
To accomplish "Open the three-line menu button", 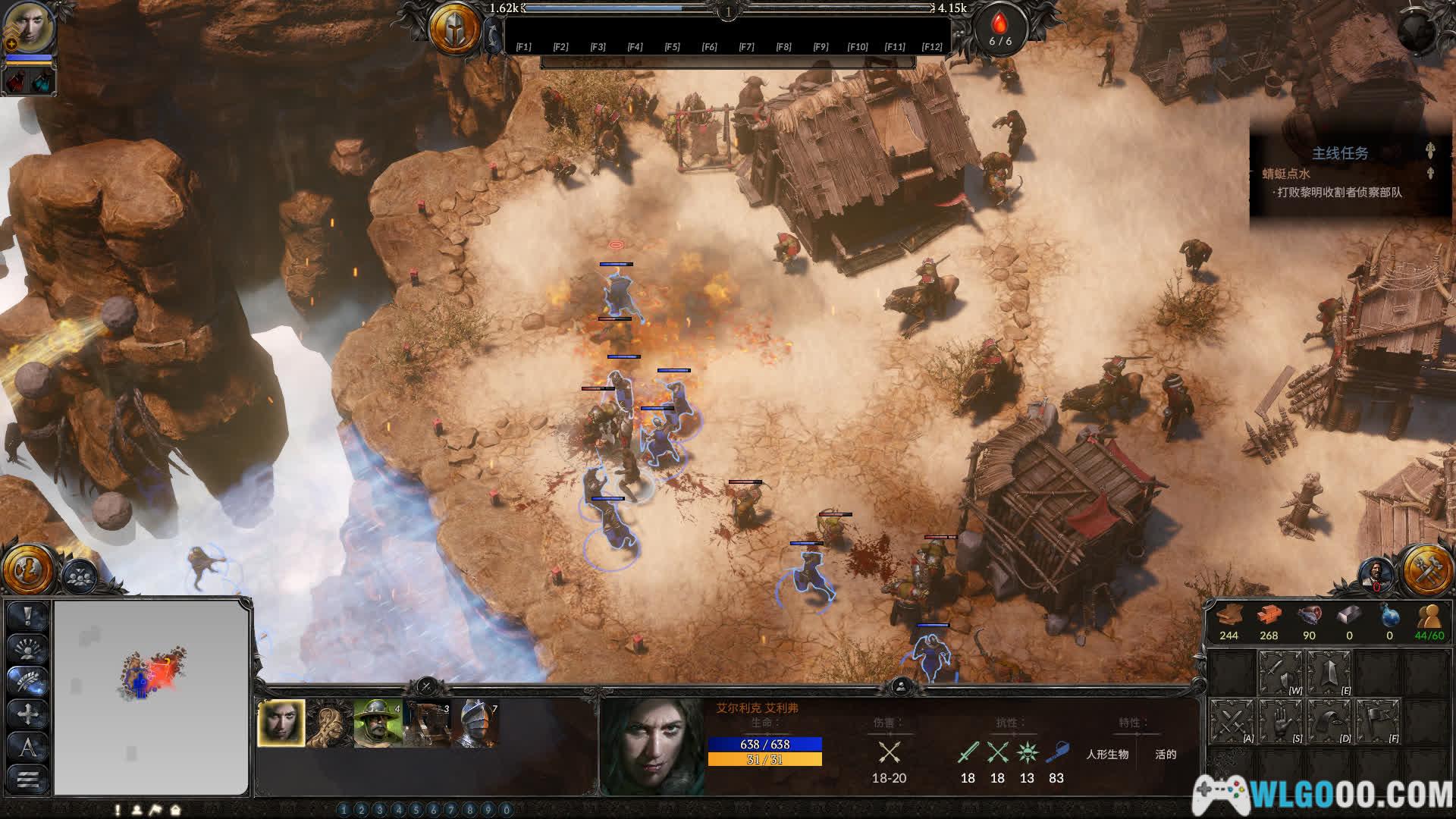I will point(28,779).
